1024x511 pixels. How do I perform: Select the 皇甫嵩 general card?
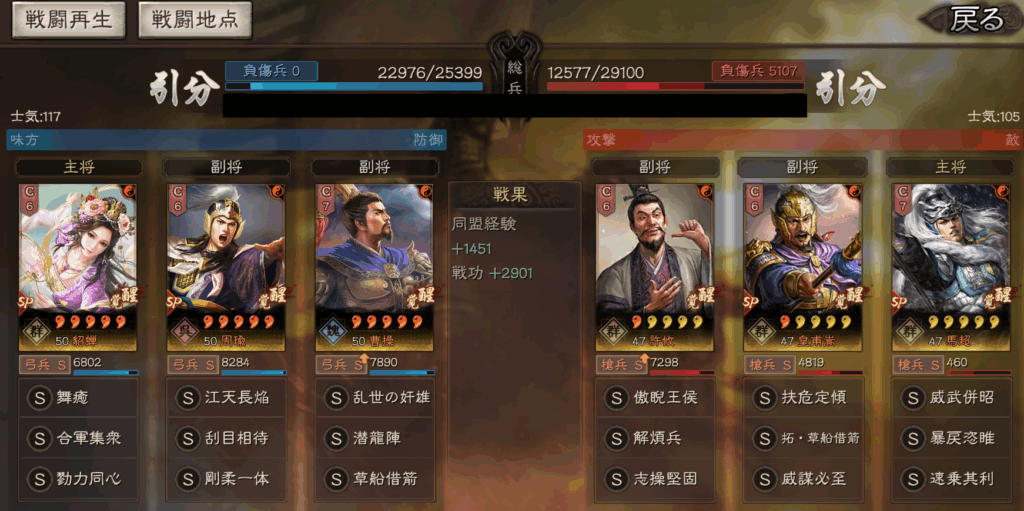(x=803, y=266)
